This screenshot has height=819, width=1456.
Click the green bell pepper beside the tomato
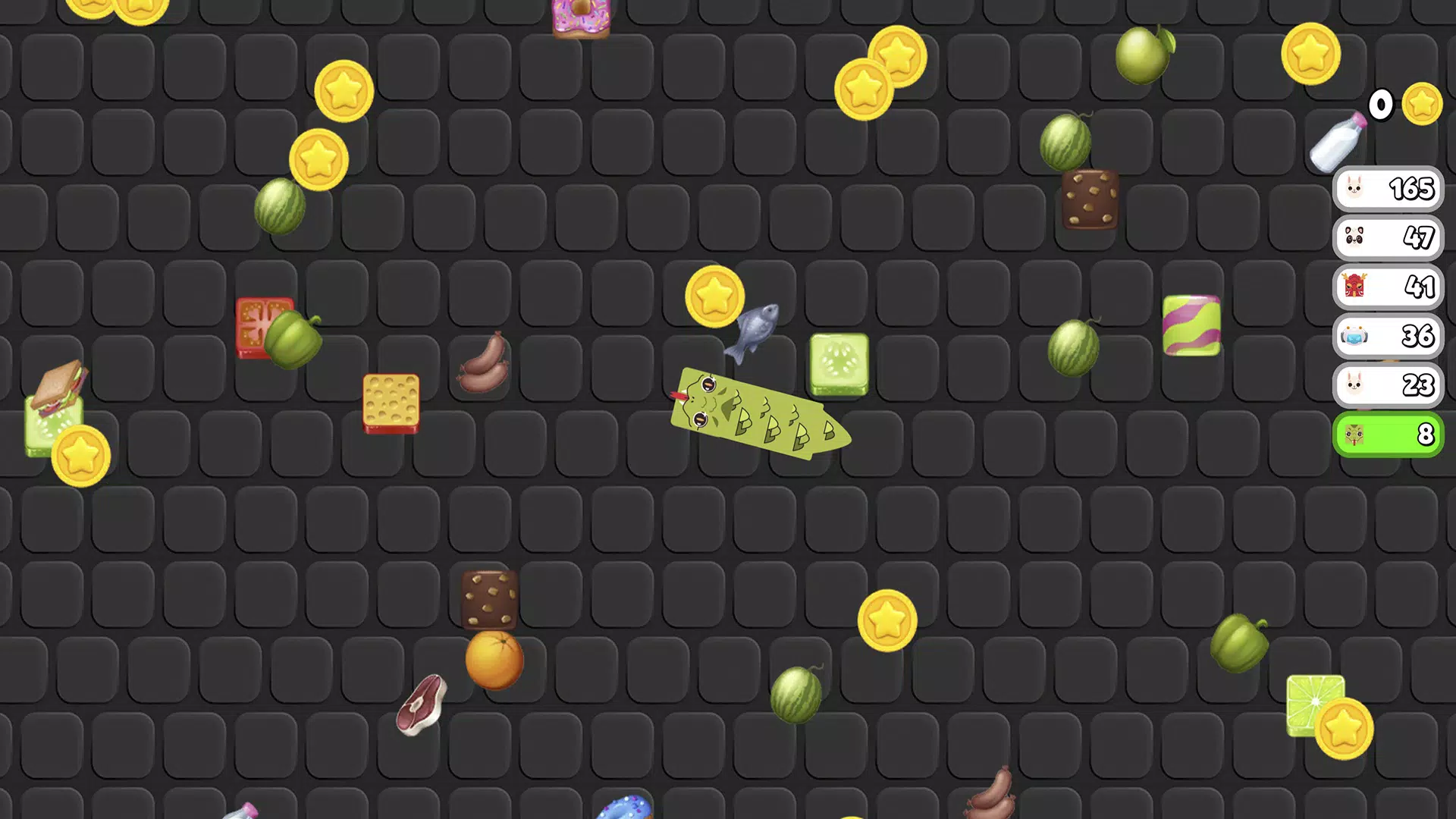[292, 340]
